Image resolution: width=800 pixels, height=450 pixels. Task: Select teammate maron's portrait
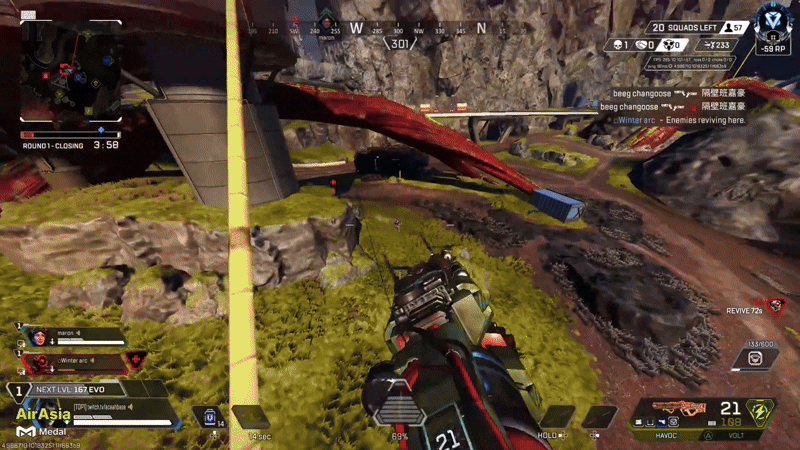[38, 336]
